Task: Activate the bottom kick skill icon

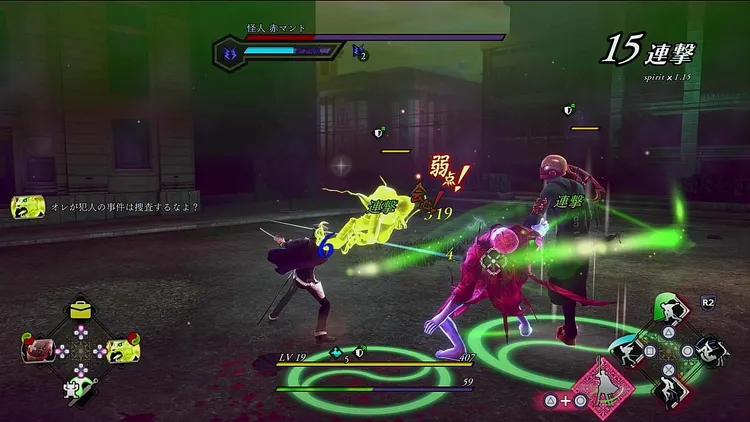Action: (x=668, y=390)
